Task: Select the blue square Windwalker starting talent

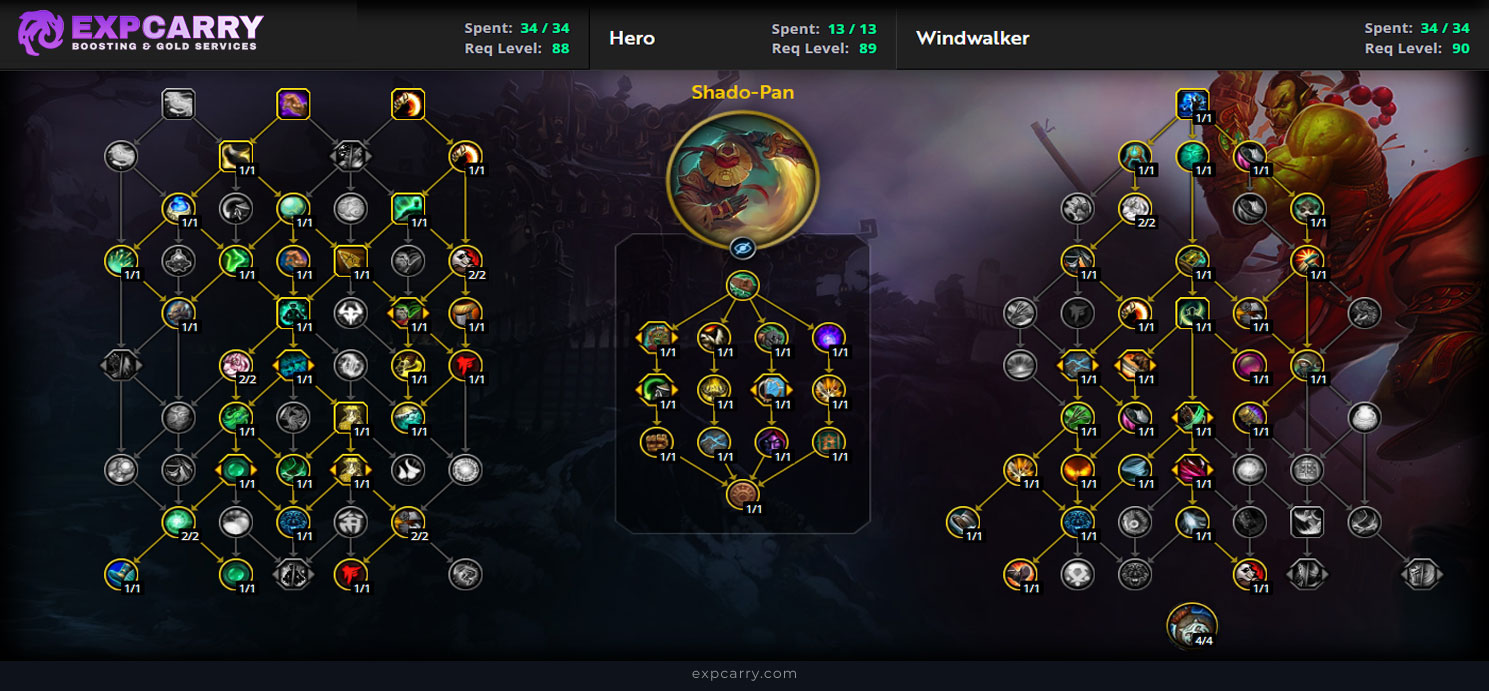Action: pyautogui.click(x=1191, y=103)
